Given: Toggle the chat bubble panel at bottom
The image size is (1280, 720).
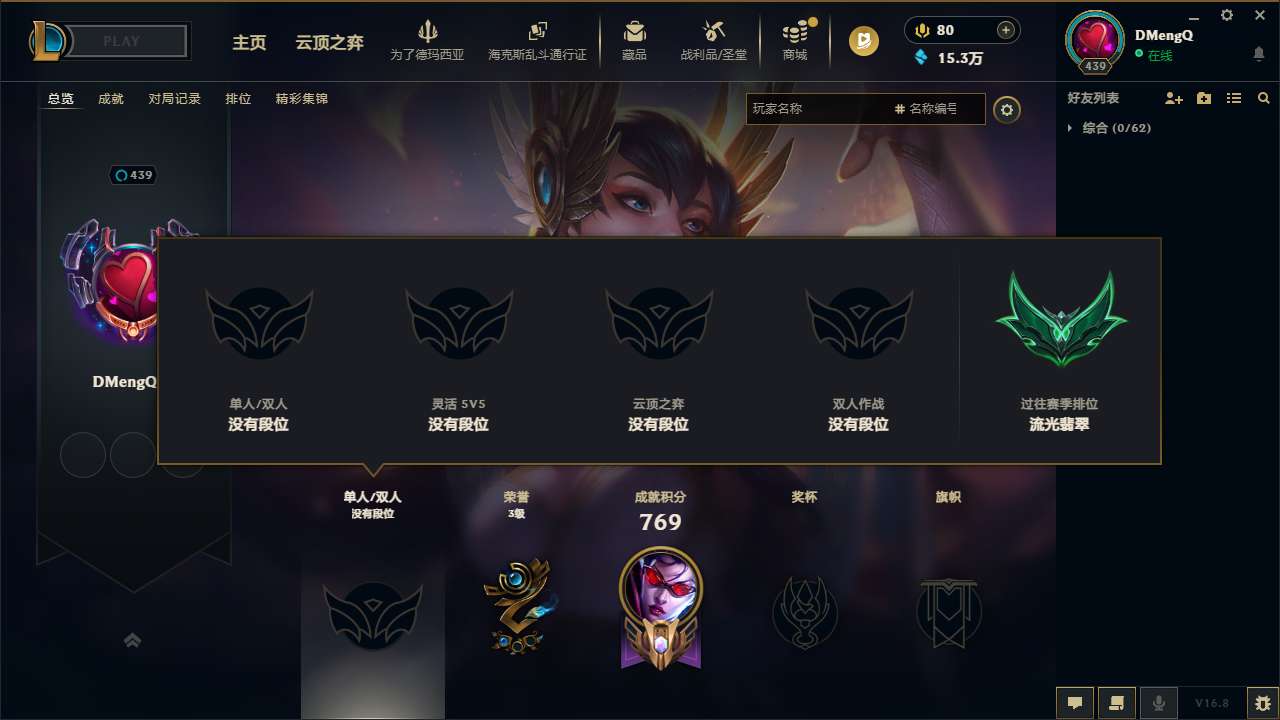Looking at the screenshot, I should (x=1075, y=703).
